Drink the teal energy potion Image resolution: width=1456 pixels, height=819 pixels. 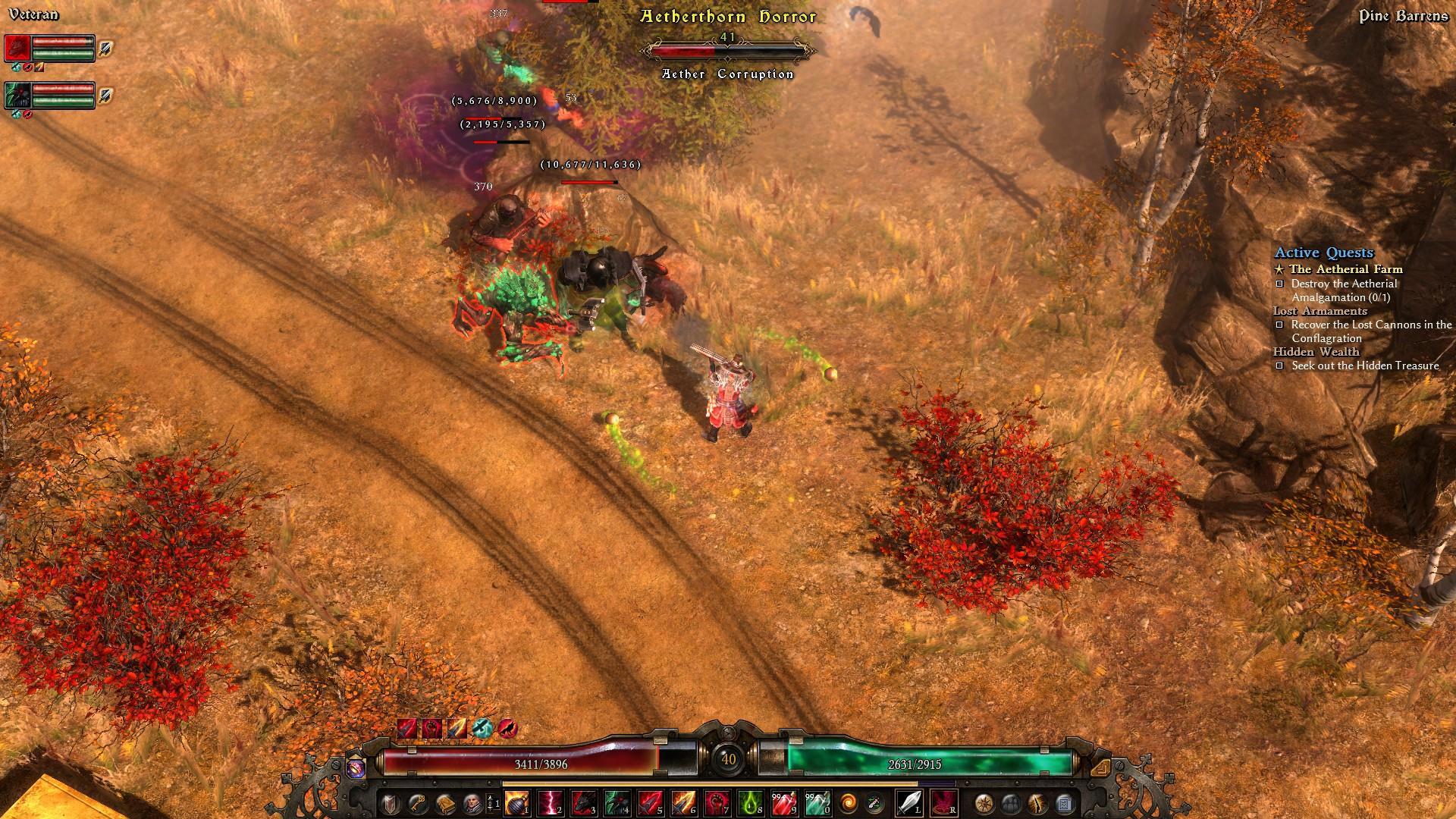coord(817,802)
